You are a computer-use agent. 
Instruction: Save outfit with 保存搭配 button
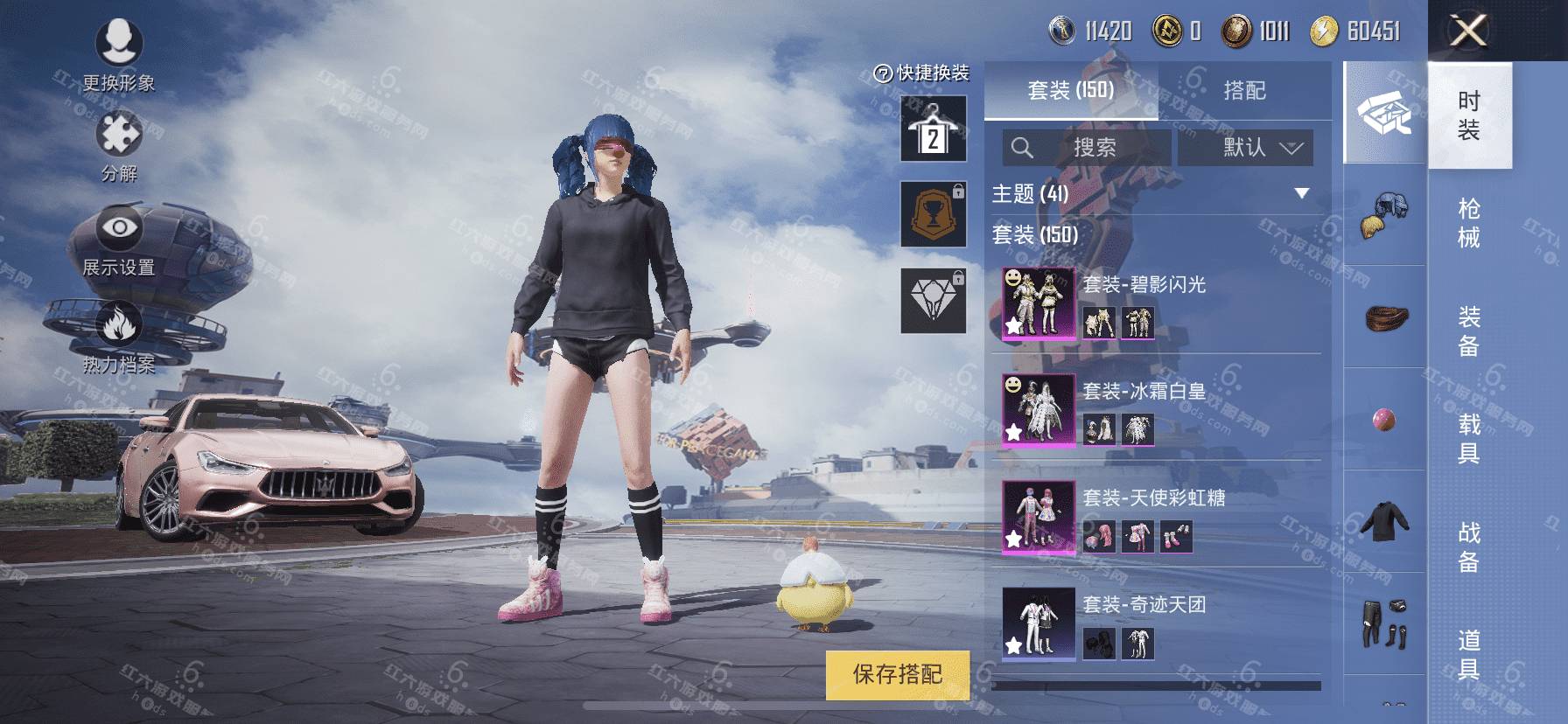click(x=898, y=674)
